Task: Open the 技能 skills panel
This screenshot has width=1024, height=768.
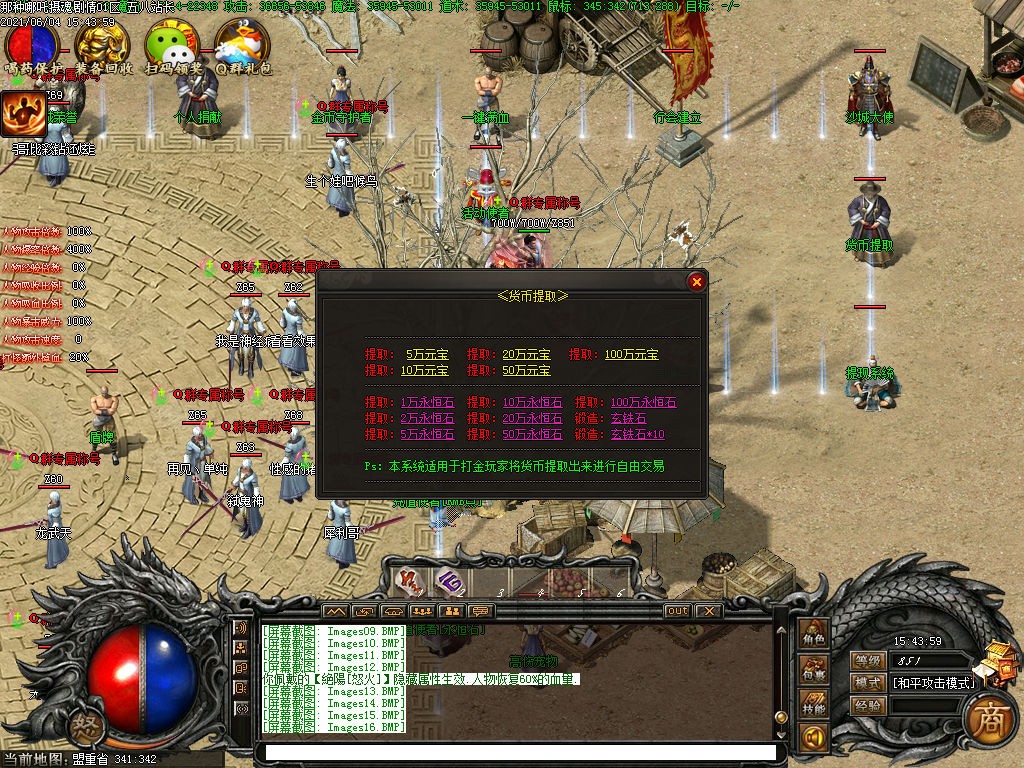Action: click(x=813, y=707)
